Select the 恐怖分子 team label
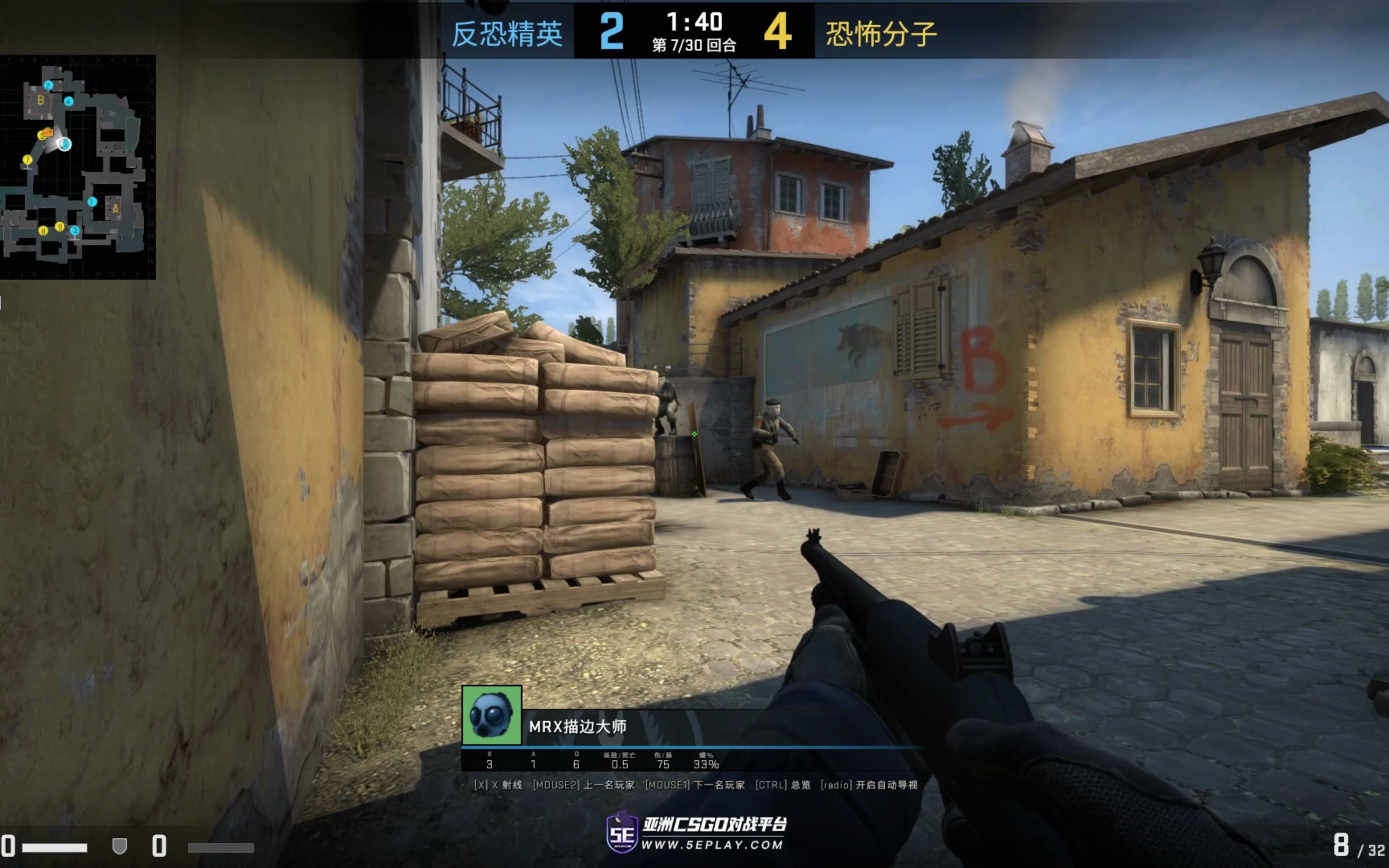Screen dimensions: 1389x868 [x=881, y=33]
